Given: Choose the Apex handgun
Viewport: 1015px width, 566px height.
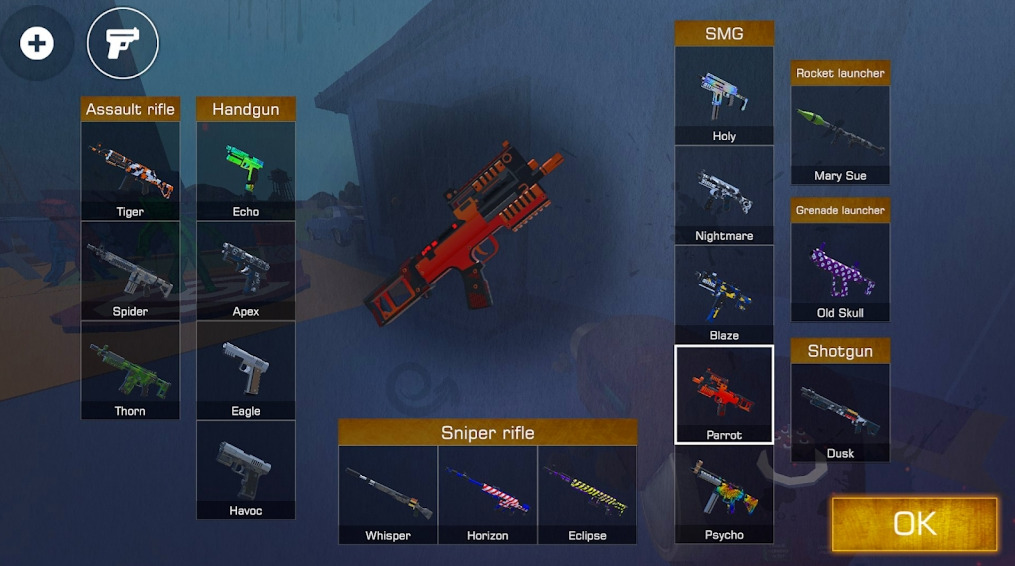Looking at the screenshot, I should (x=246, y=270).
